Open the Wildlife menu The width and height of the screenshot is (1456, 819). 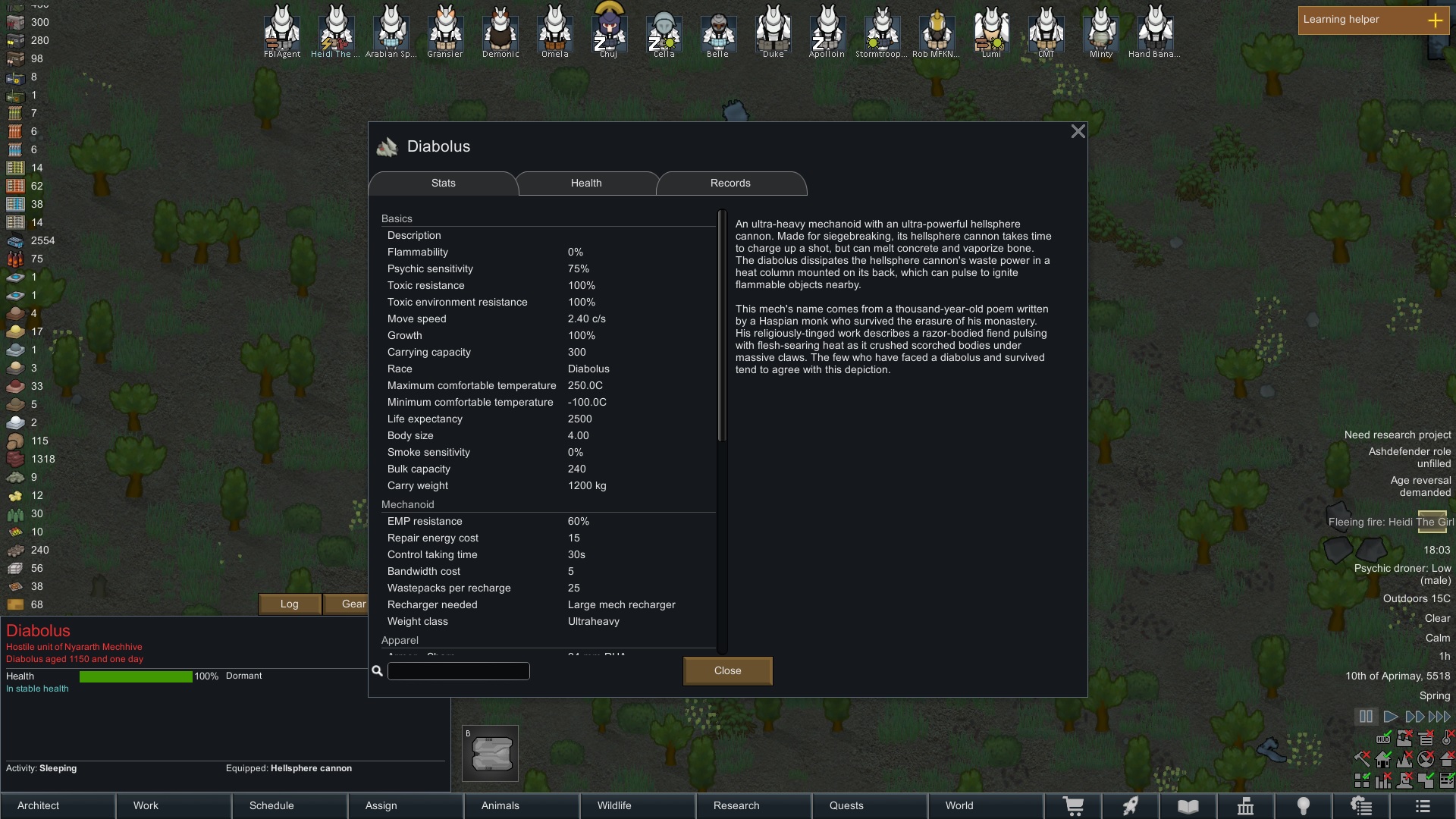coord(615,805)
